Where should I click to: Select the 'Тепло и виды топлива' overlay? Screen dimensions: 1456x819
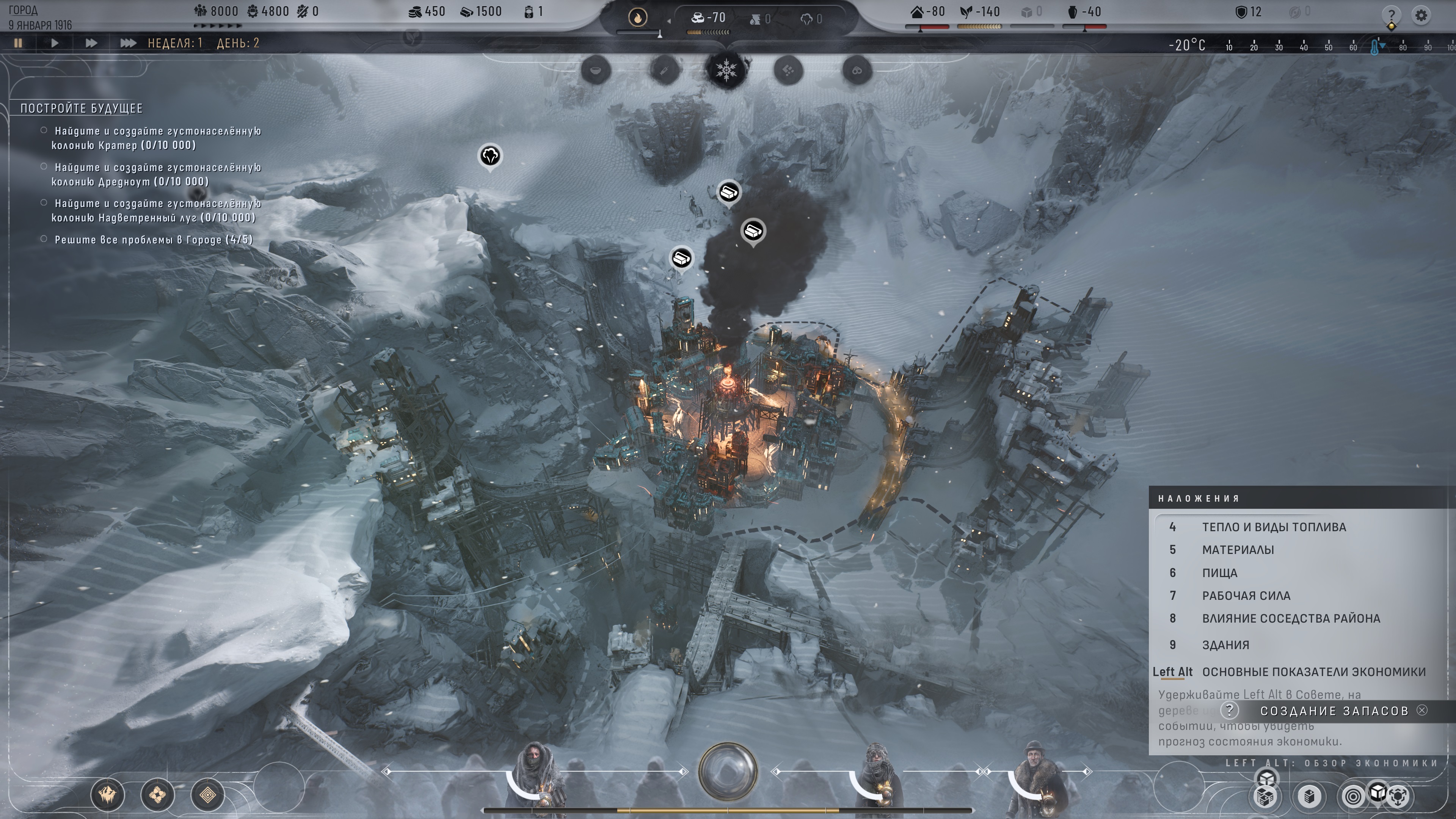[x=1274, y=527]
